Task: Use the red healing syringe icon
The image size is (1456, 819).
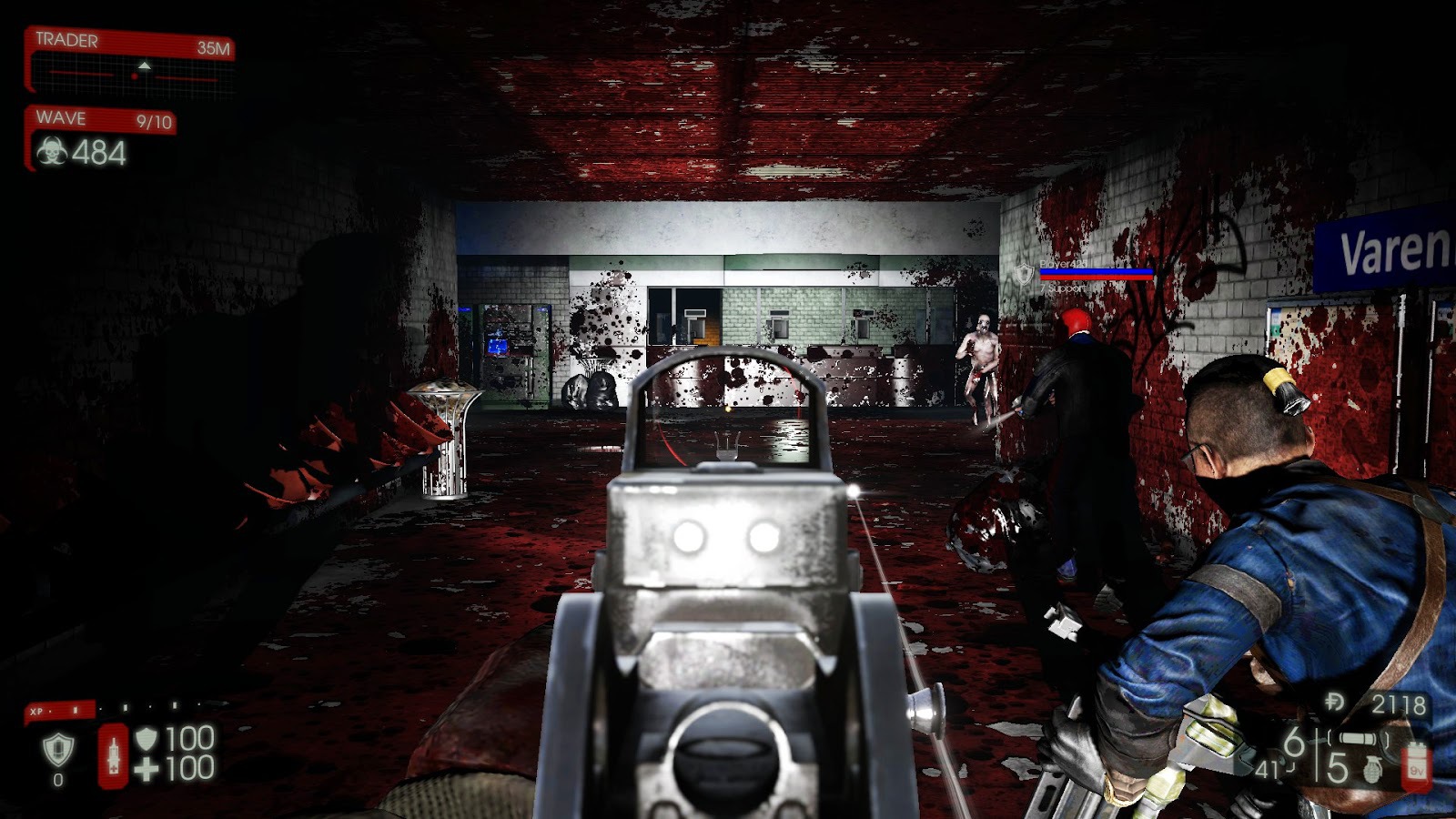Action: pyautogui.click(x=114, y=755)
